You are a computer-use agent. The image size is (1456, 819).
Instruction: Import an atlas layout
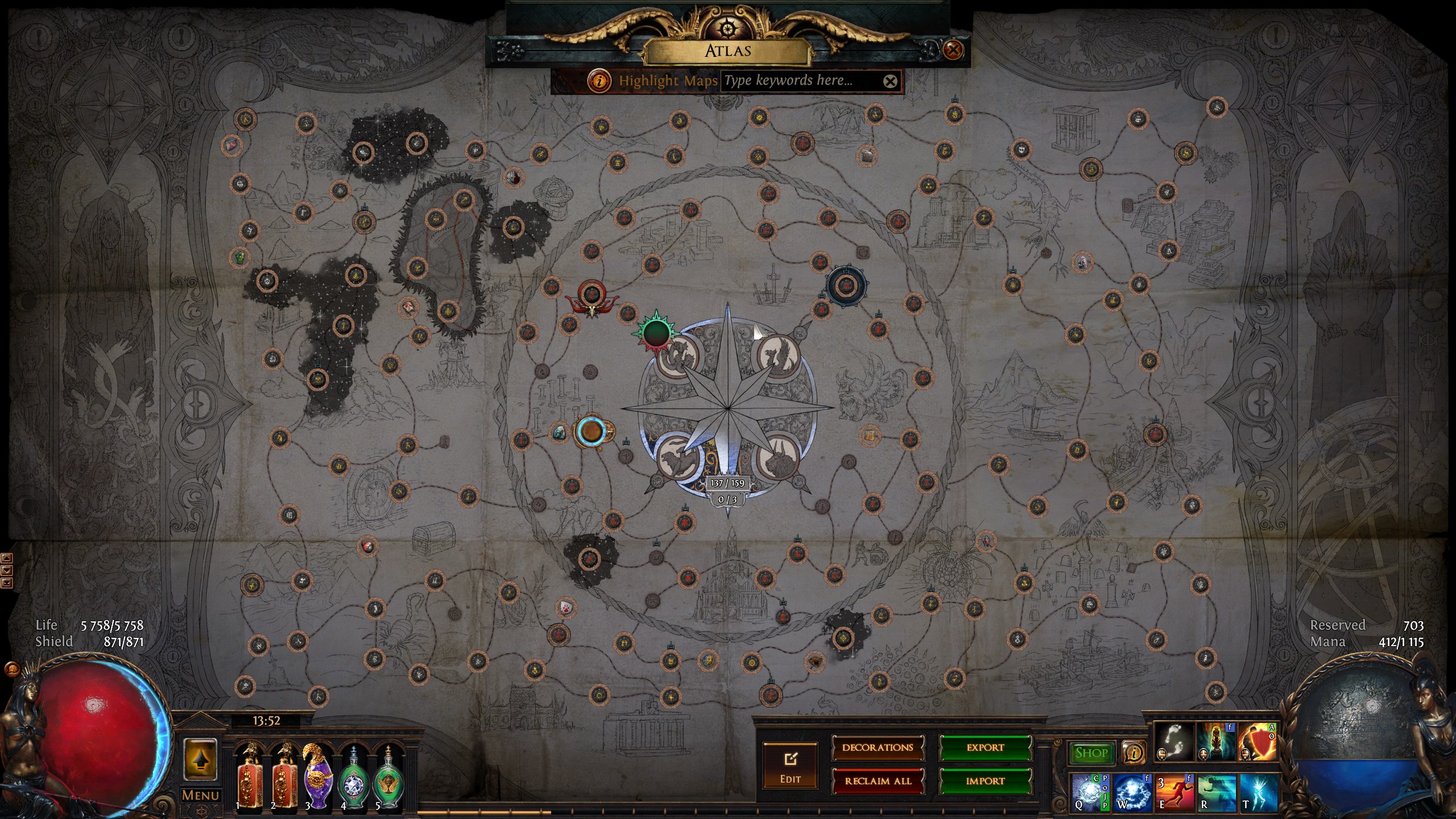(985, 781)
